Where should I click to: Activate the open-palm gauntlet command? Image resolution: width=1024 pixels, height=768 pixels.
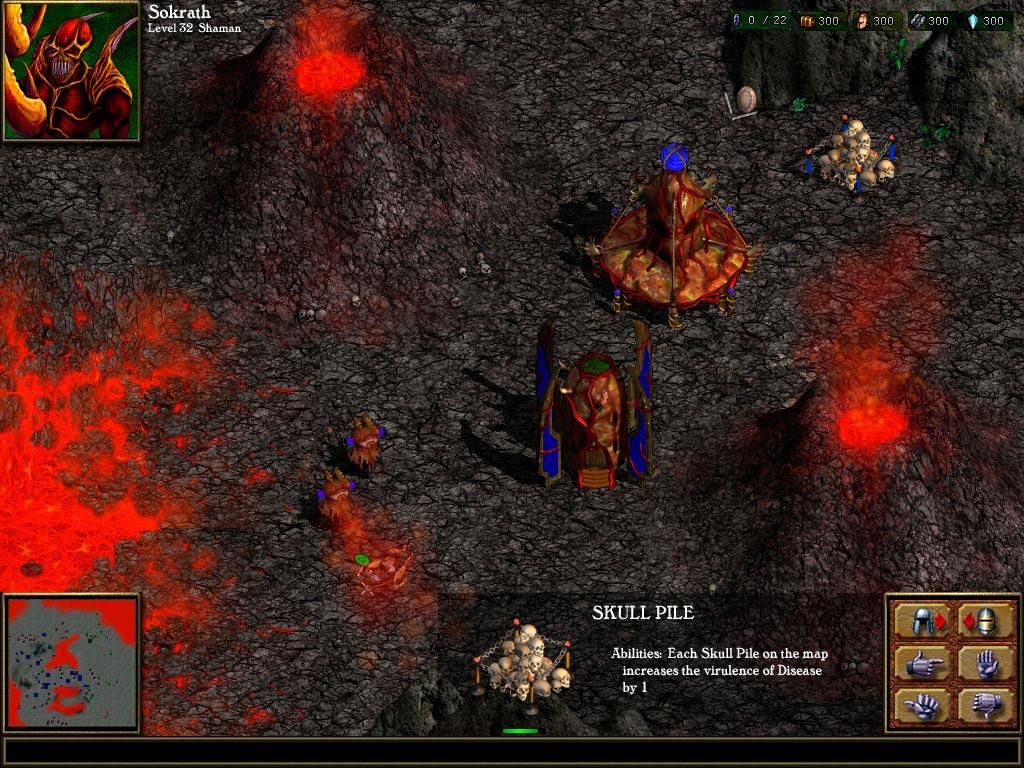[x=984, y=663]
